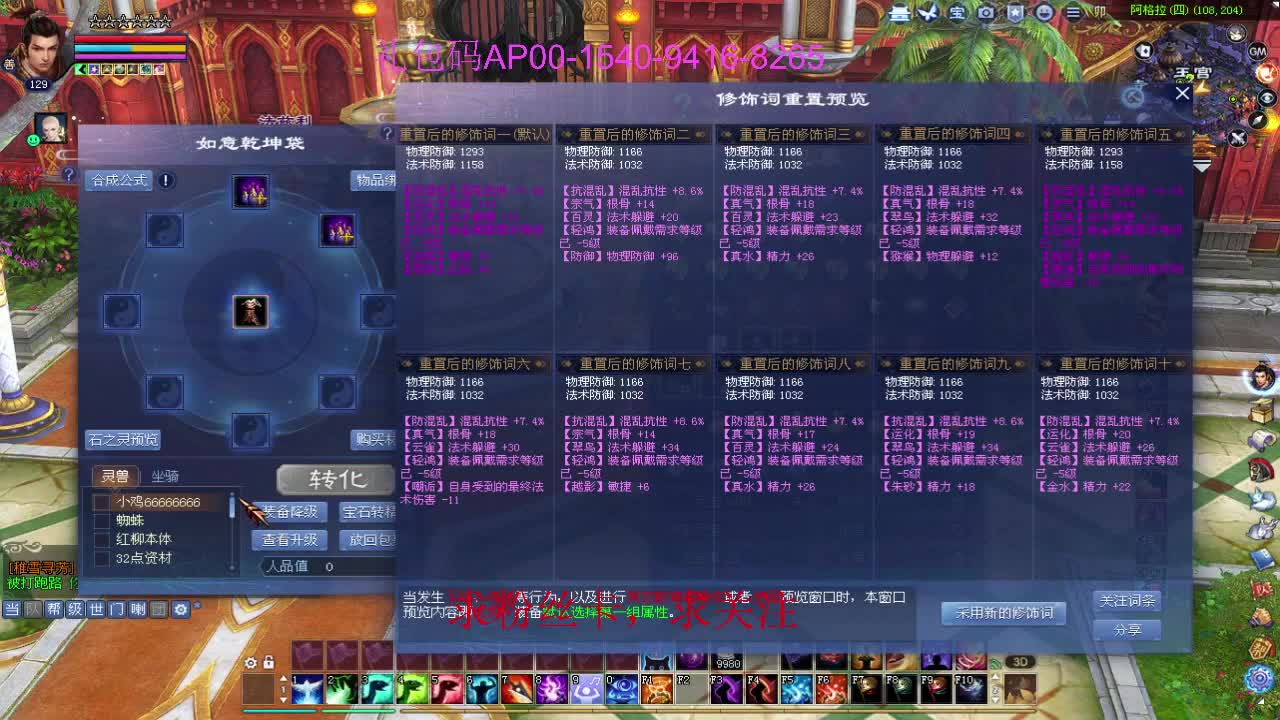Click the eye icon below the minimap
The height and width of the screenshot is (720, 1280).
1265,97
